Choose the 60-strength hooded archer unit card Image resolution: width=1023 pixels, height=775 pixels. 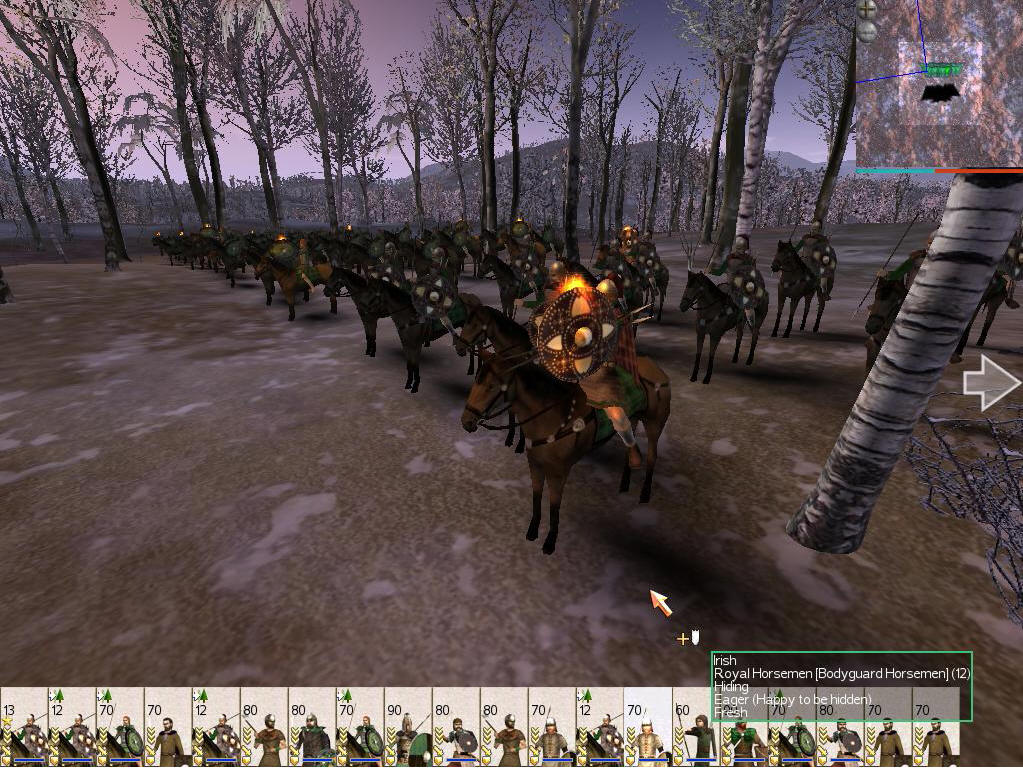[x=696, y=727]
